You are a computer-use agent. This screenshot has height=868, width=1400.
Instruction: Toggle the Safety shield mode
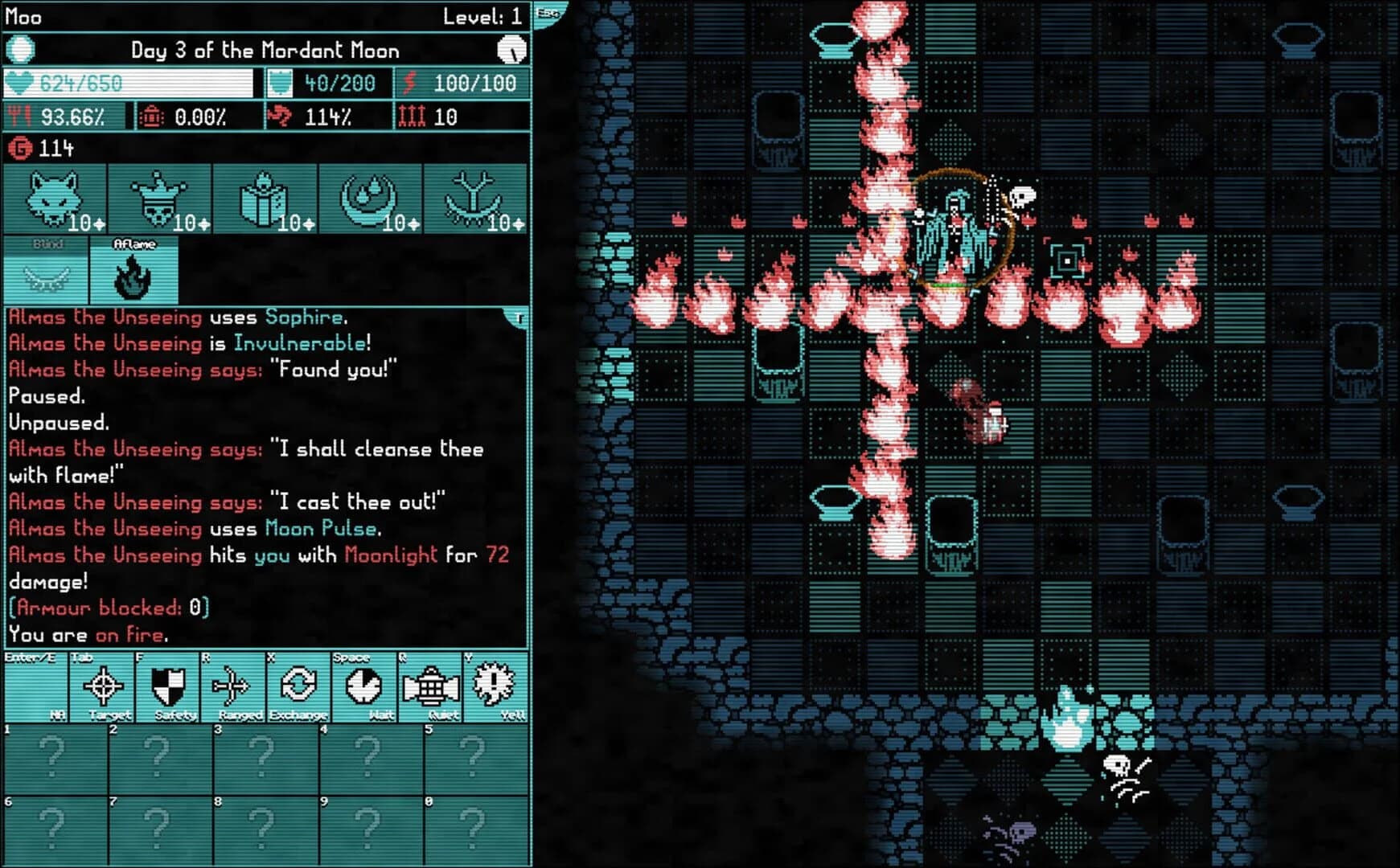166,686
